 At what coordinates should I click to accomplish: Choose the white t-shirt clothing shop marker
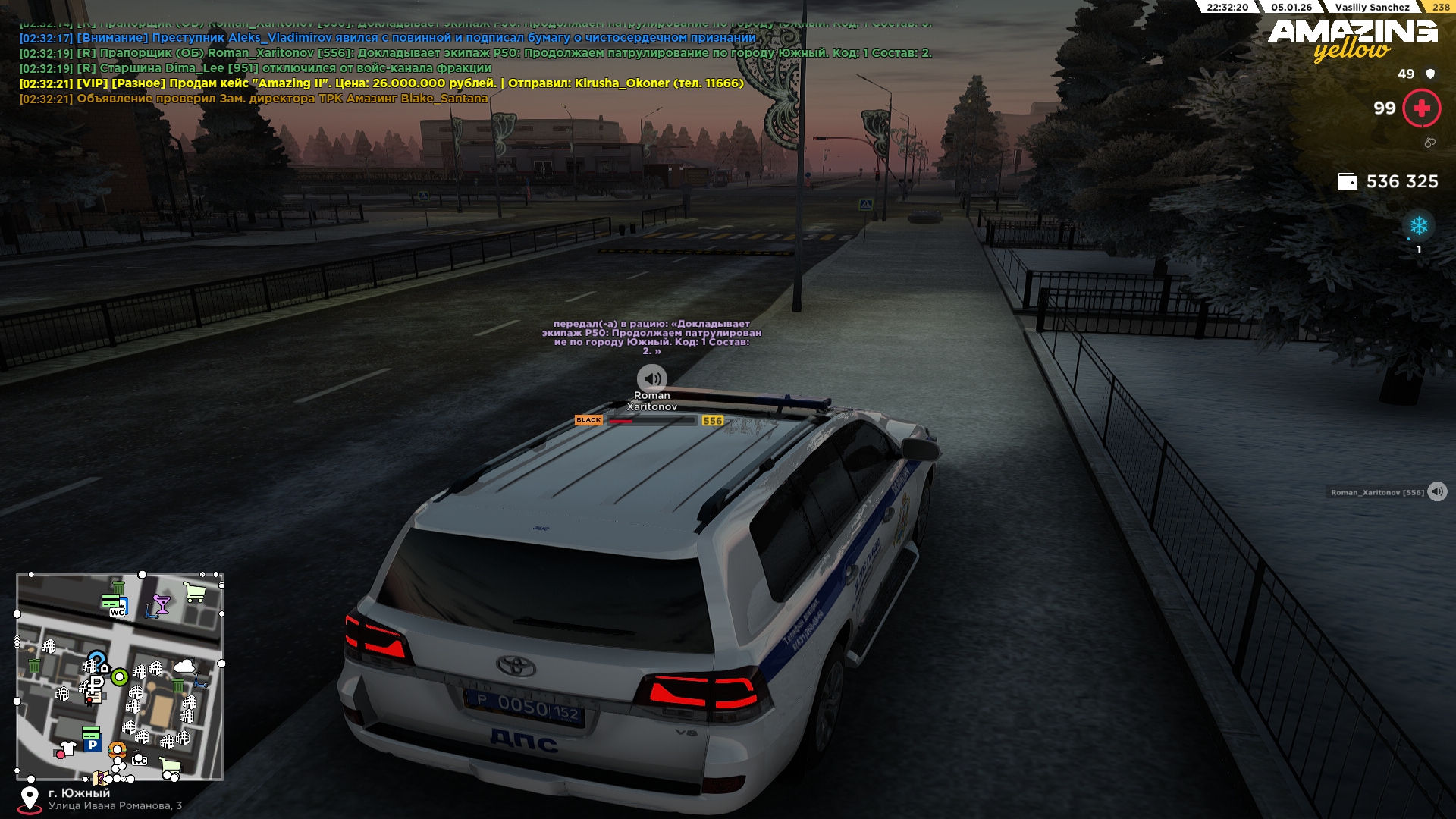pos(68,748)
